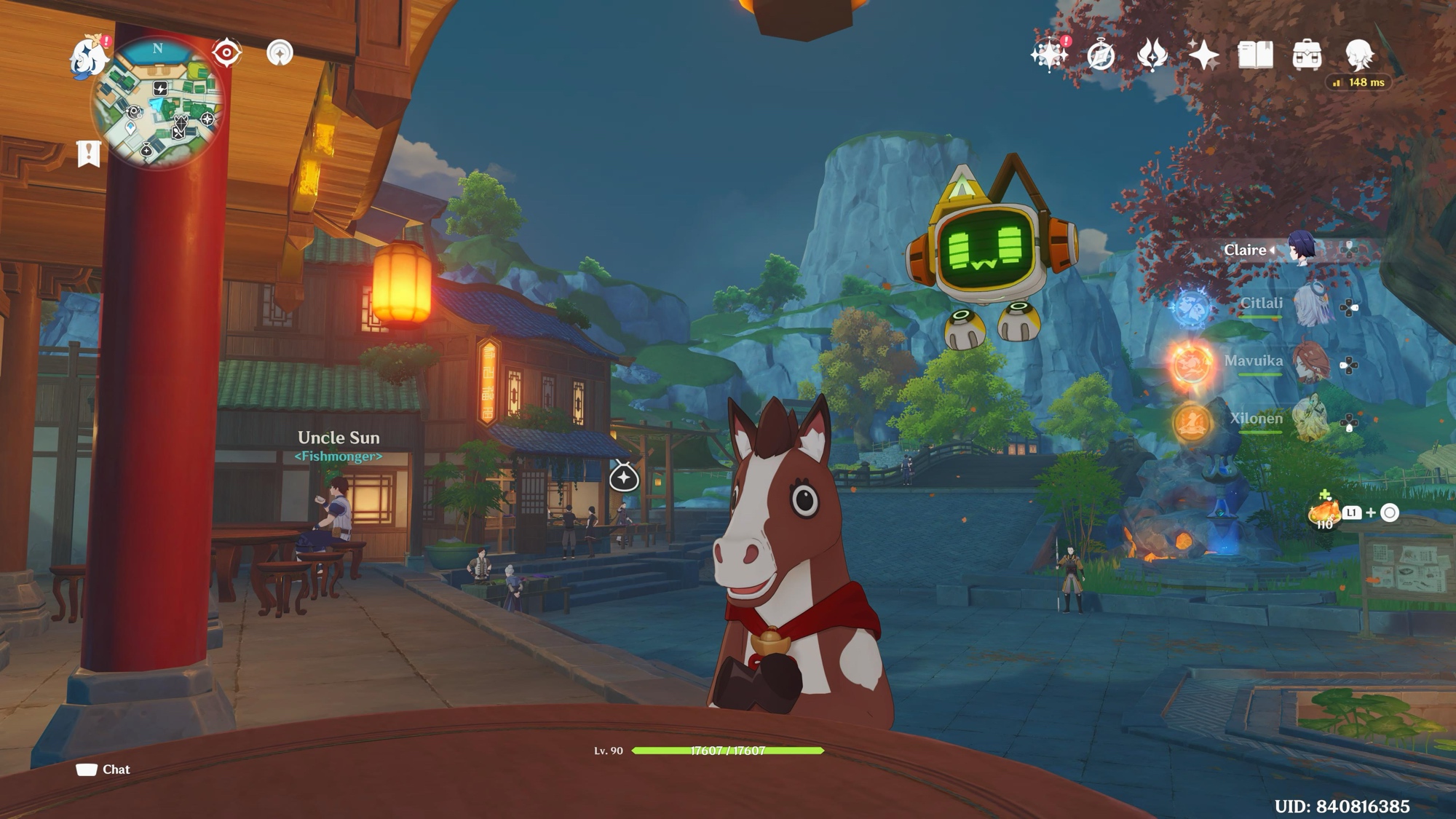Use the quick food item showing 110
Image resolution: width=1456 pixels, height=819 pixels.
click(1324, 513)
